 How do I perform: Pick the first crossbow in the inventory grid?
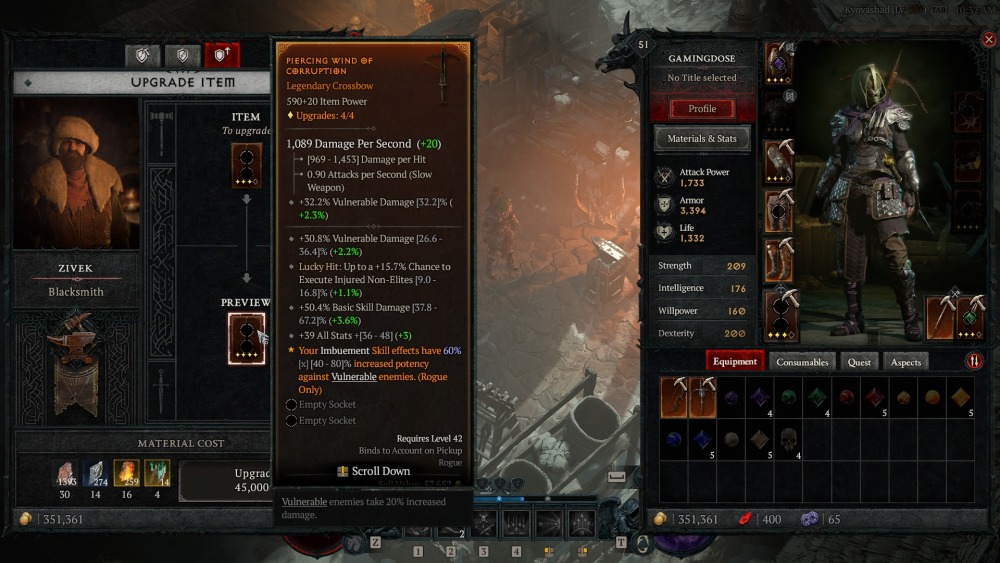(674, 397)
